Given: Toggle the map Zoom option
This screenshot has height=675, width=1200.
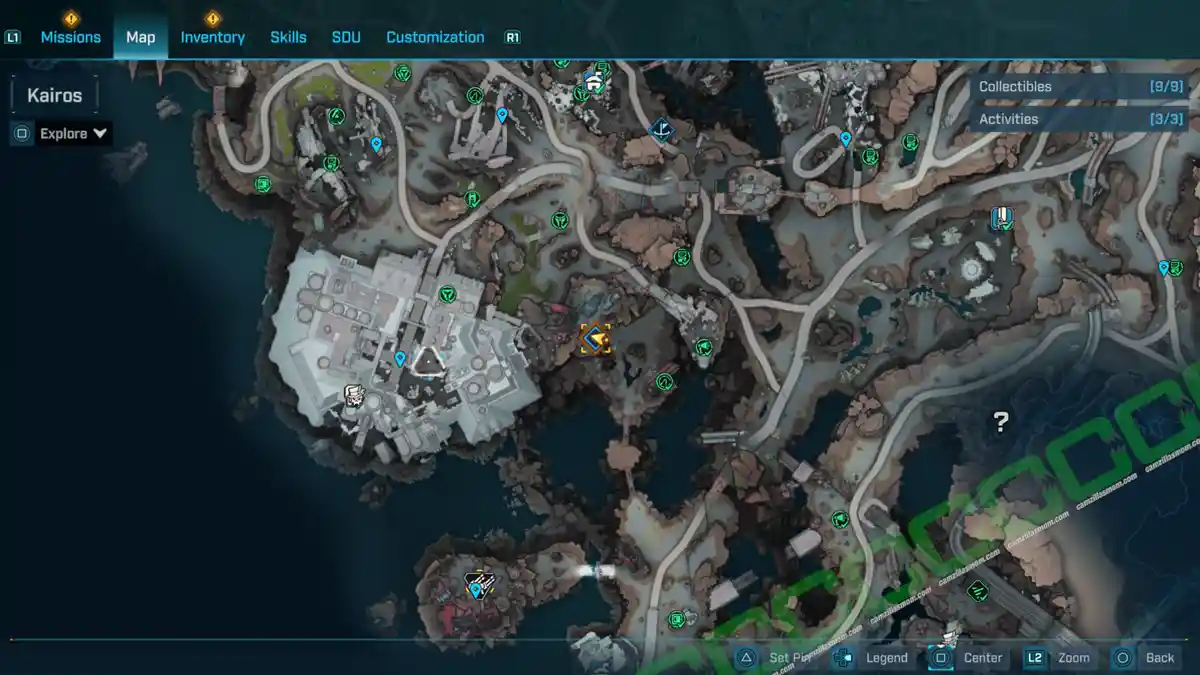Looking at the screenshot, I should [x=1073, y=657].
